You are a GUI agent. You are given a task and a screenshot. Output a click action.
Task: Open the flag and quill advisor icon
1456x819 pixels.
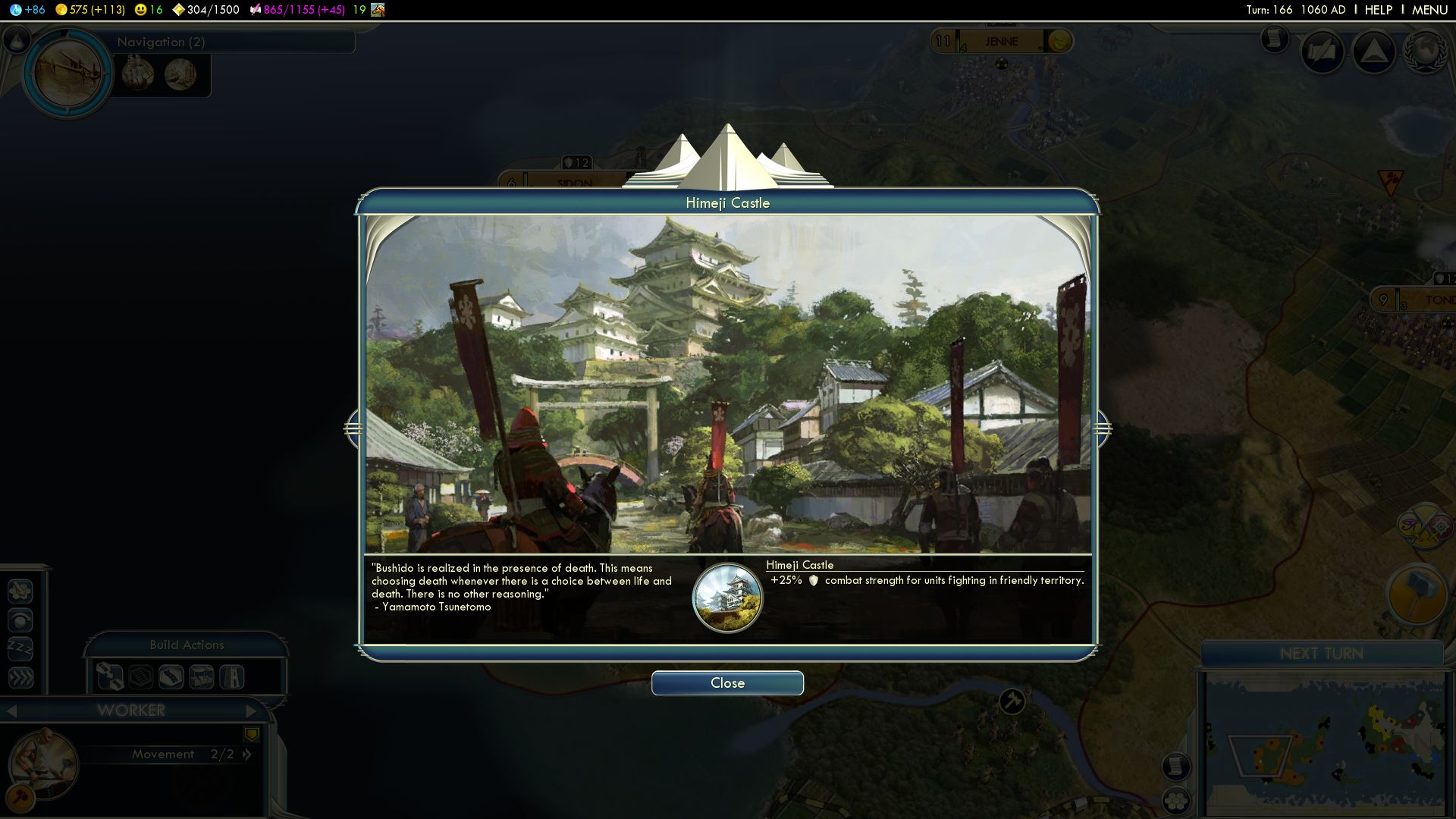pos(1323,52)
